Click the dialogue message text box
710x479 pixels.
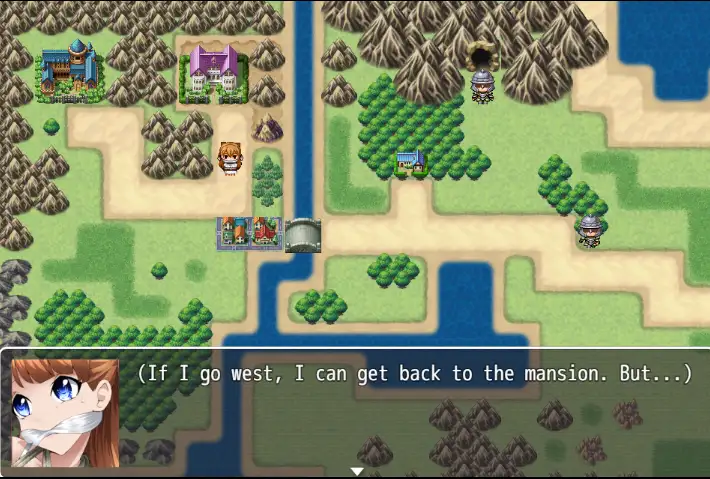(415, 410)
